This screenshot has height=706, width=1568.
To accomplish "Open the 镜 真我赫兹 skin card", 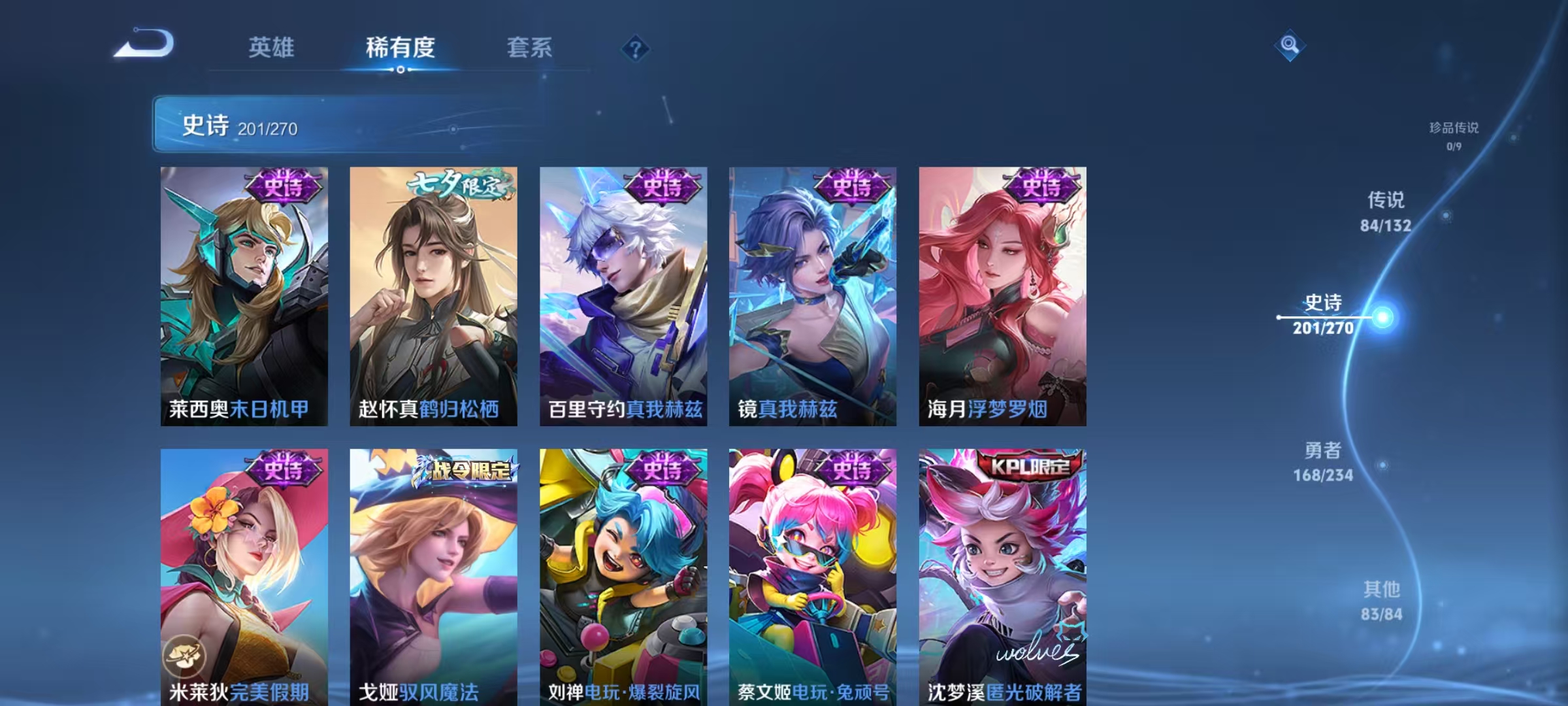I will tap(813, 294).
